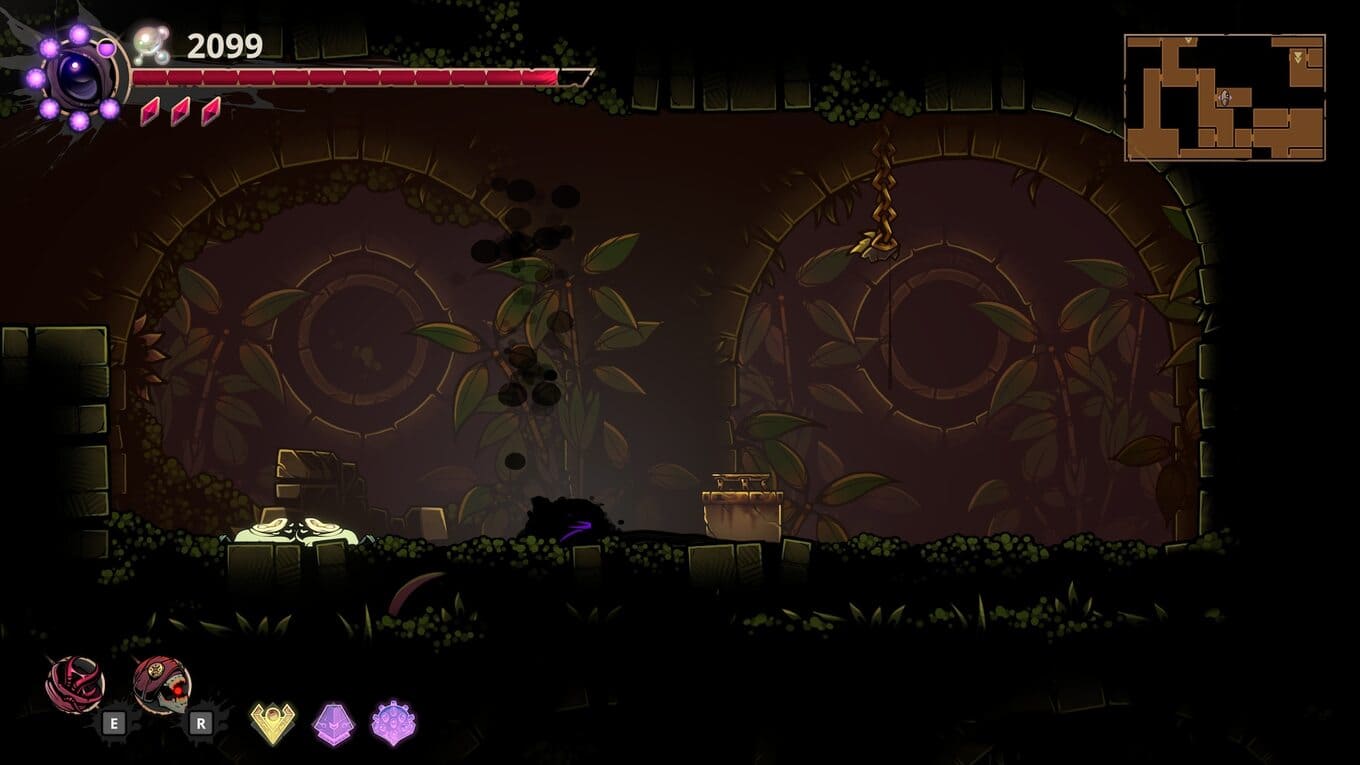Open the room minimap
The width and height of the screenshot is (1360, 765).
click(x=1224, y=97)
